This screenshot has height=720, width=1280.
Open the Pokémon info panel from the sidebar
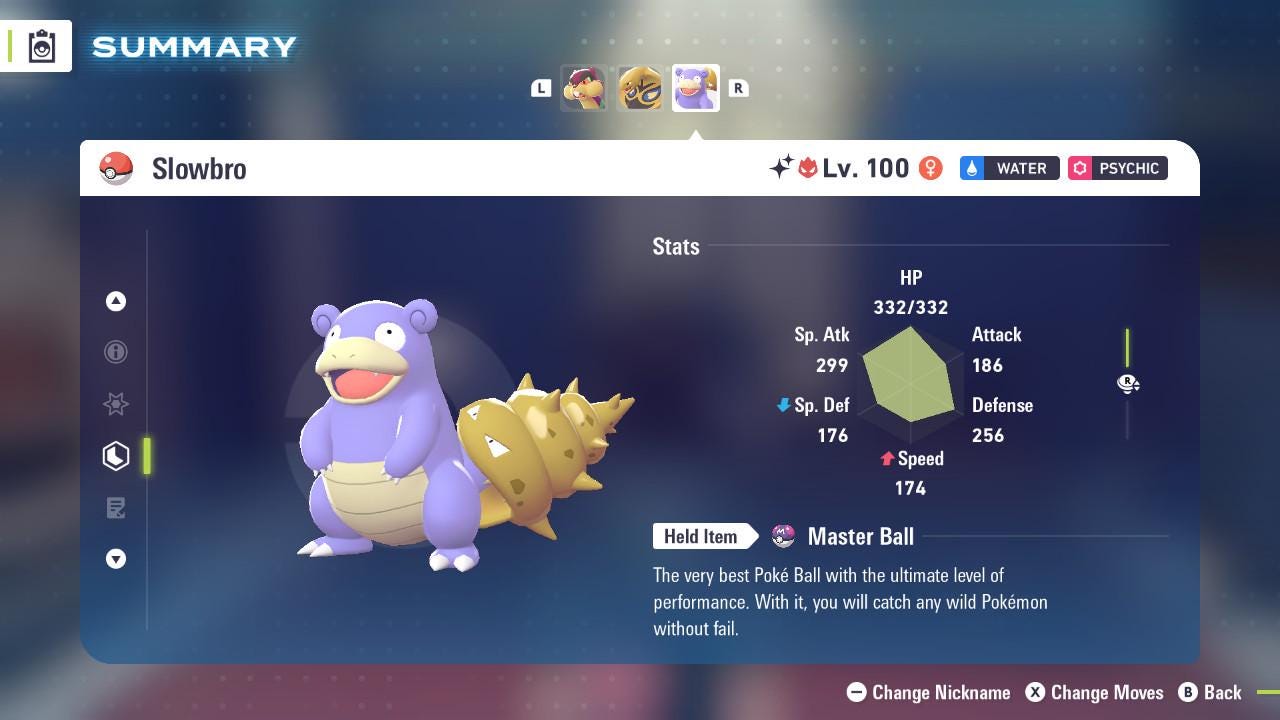pyautogui.click(x=116, y=352)
